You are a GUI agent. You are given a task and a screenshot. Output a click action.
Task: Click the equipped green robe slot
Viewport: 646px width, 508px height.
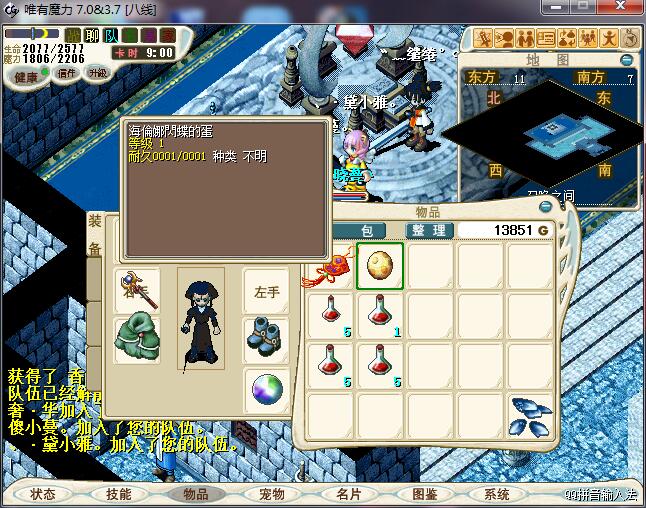click(137, 338)
